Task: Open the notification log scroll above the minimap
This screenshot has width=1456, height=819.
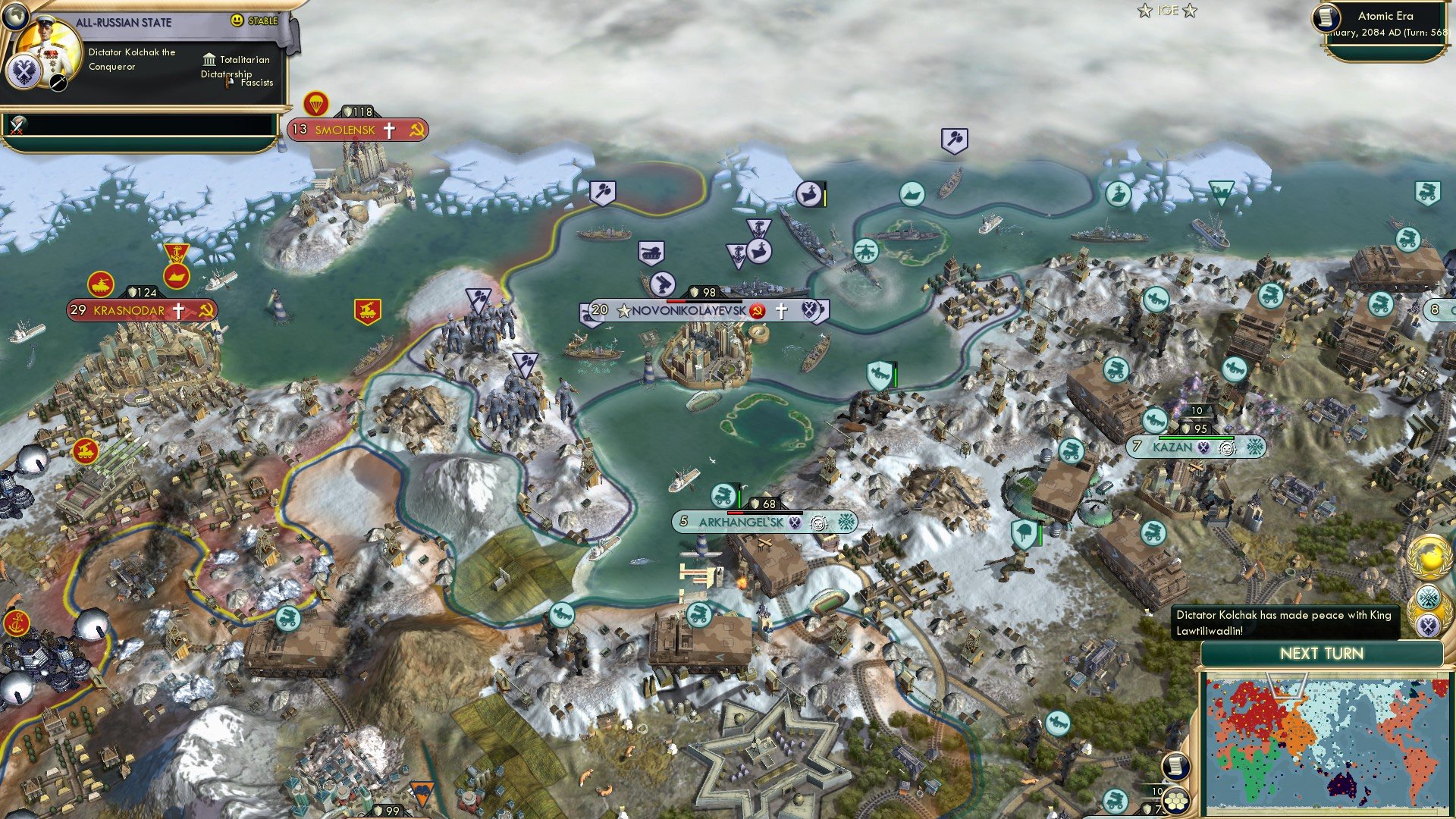Action: (1176, 766)
